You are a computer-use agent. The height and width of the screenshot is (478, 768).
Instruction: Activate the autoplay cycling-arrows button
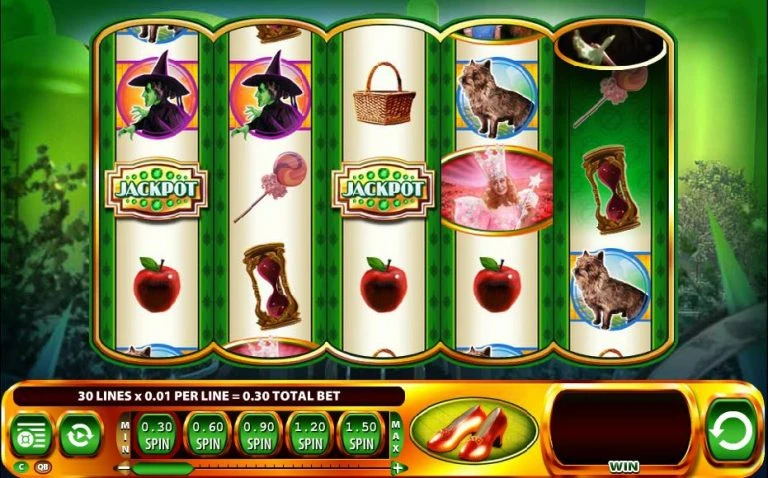tap(78, 434)
